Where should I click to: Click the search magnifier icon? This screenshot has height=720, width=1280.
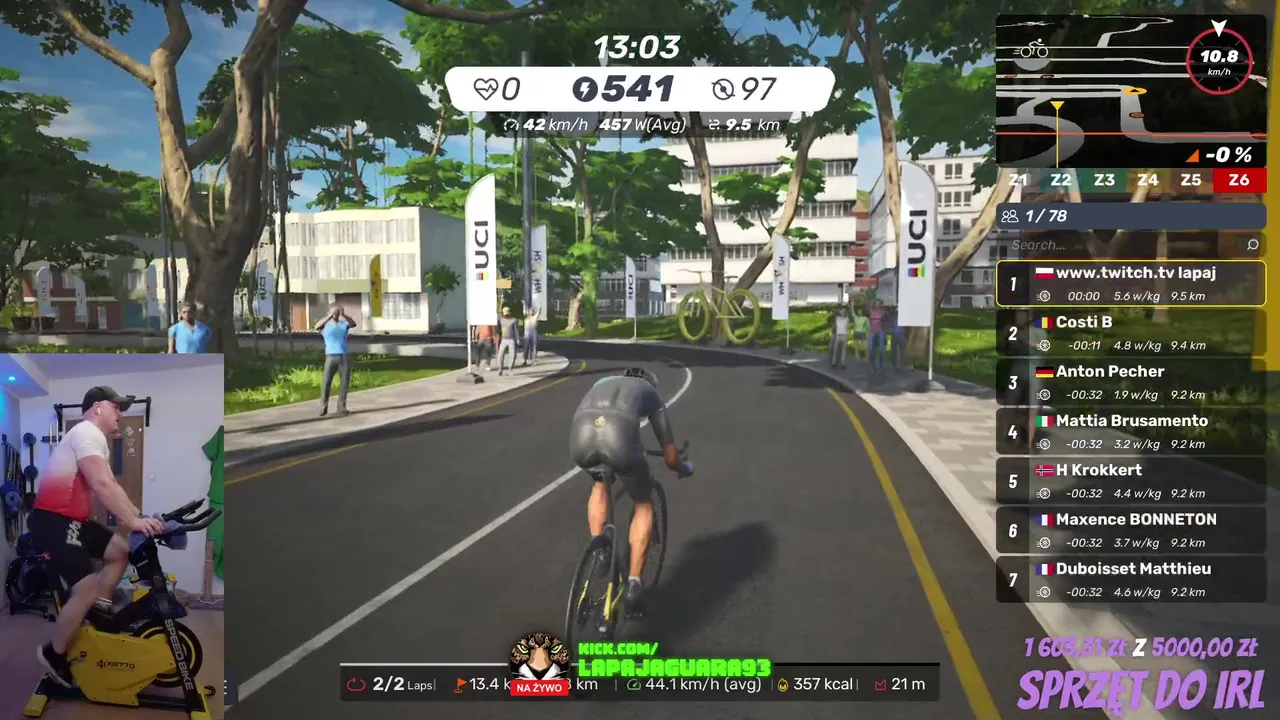point(1252,245)
